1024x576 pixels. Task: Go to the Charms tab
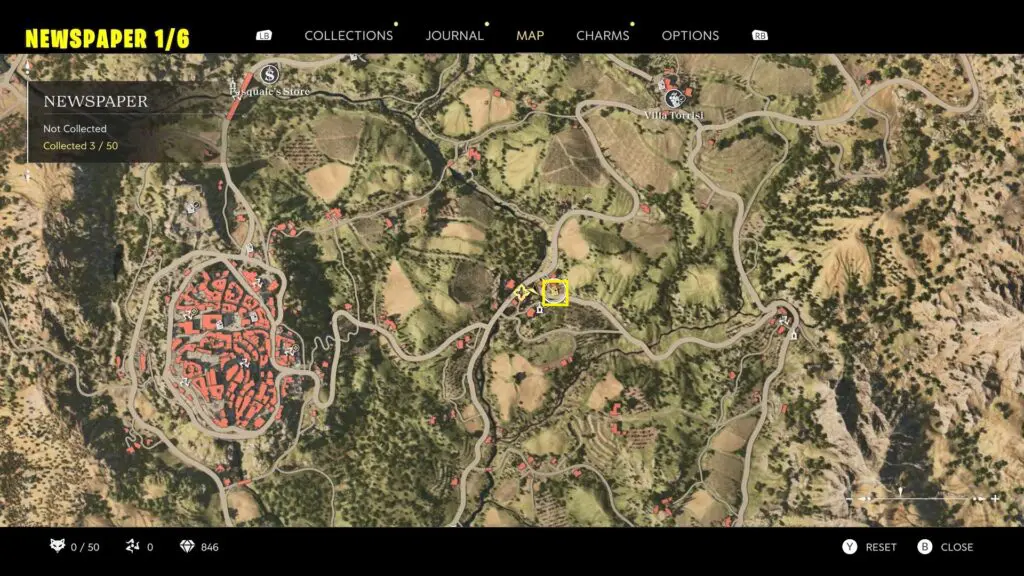(602, 35)
